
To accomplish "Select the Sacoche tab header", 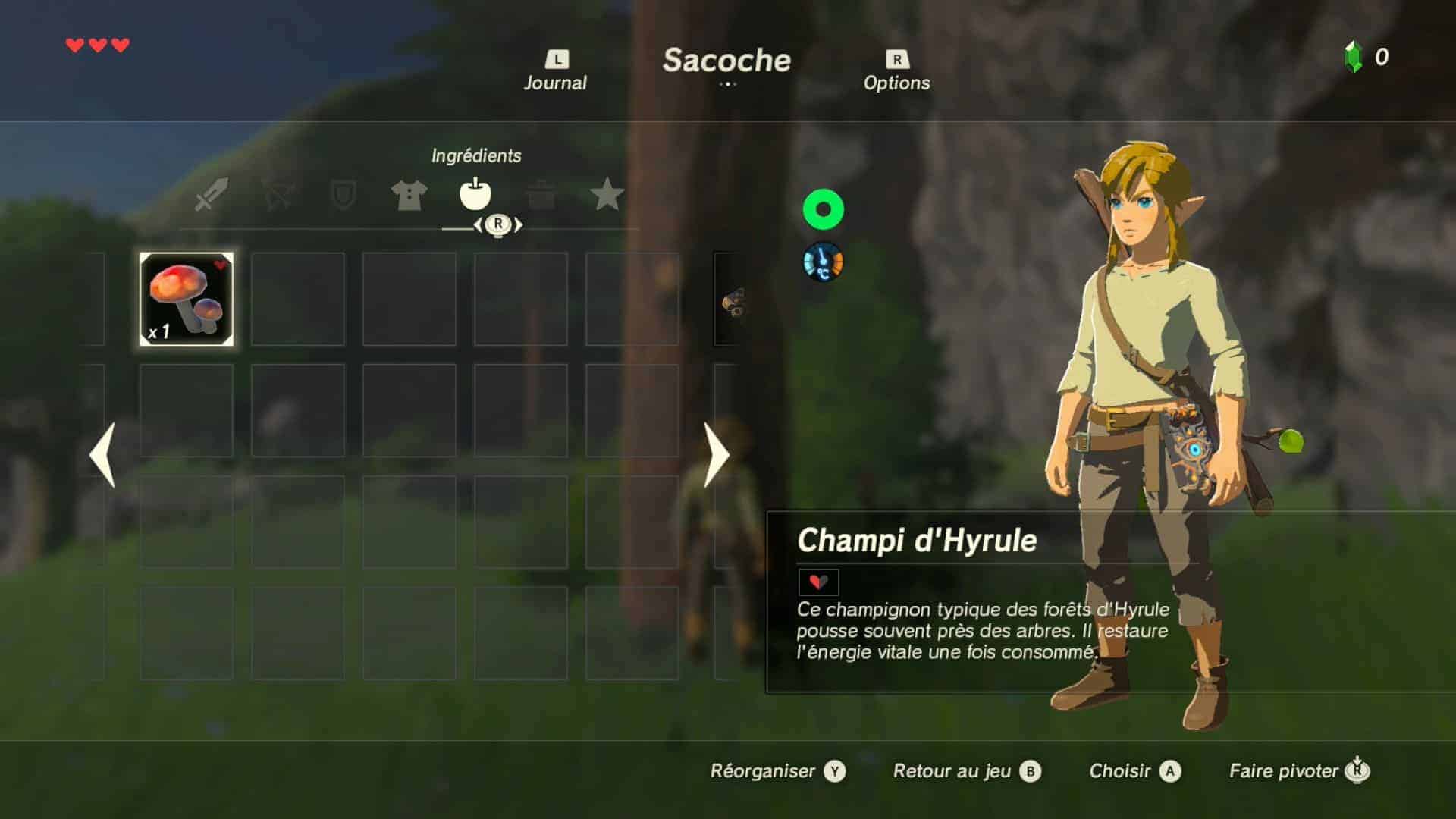I will click(x=726, y=61).
